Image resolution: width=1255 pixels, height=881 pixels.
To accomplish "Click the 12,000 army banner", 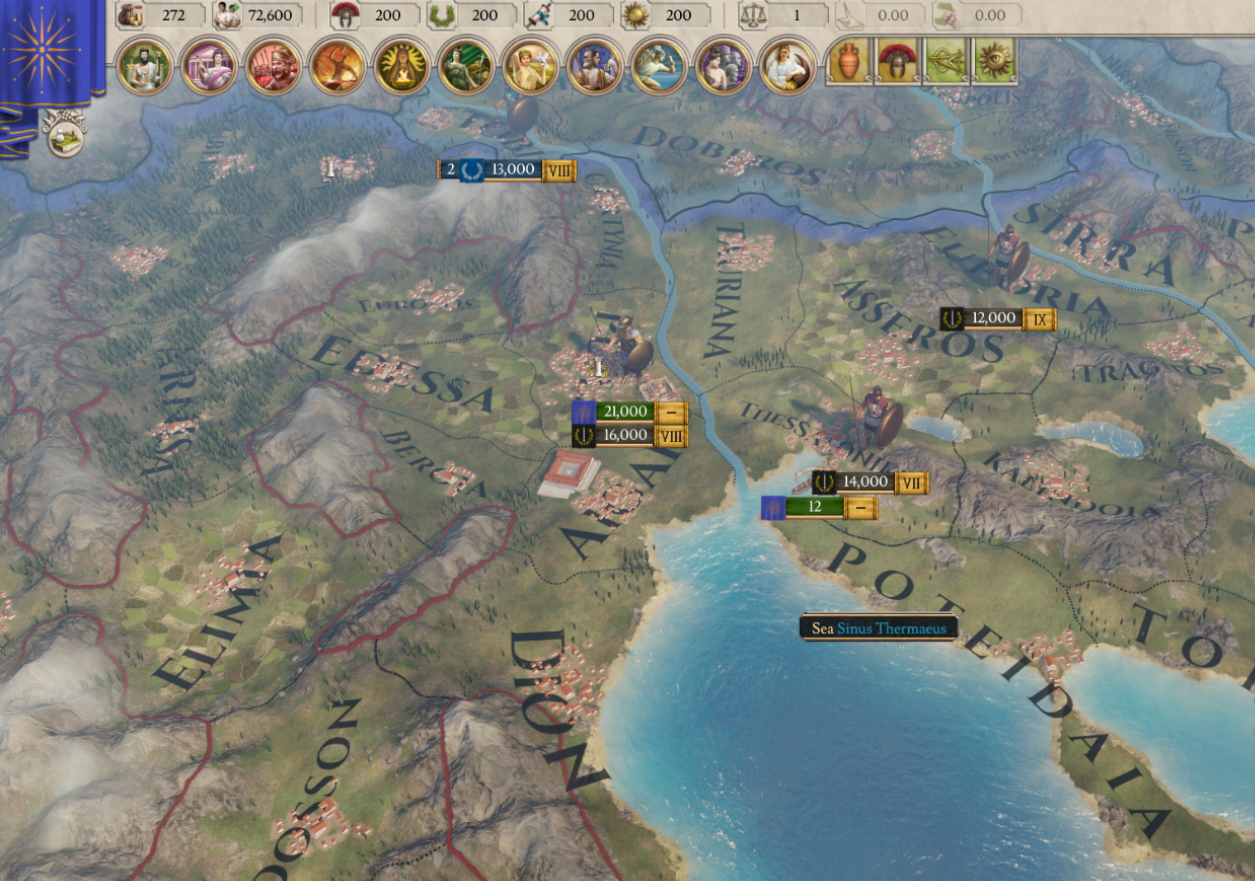I will click(x=995, y=319).
